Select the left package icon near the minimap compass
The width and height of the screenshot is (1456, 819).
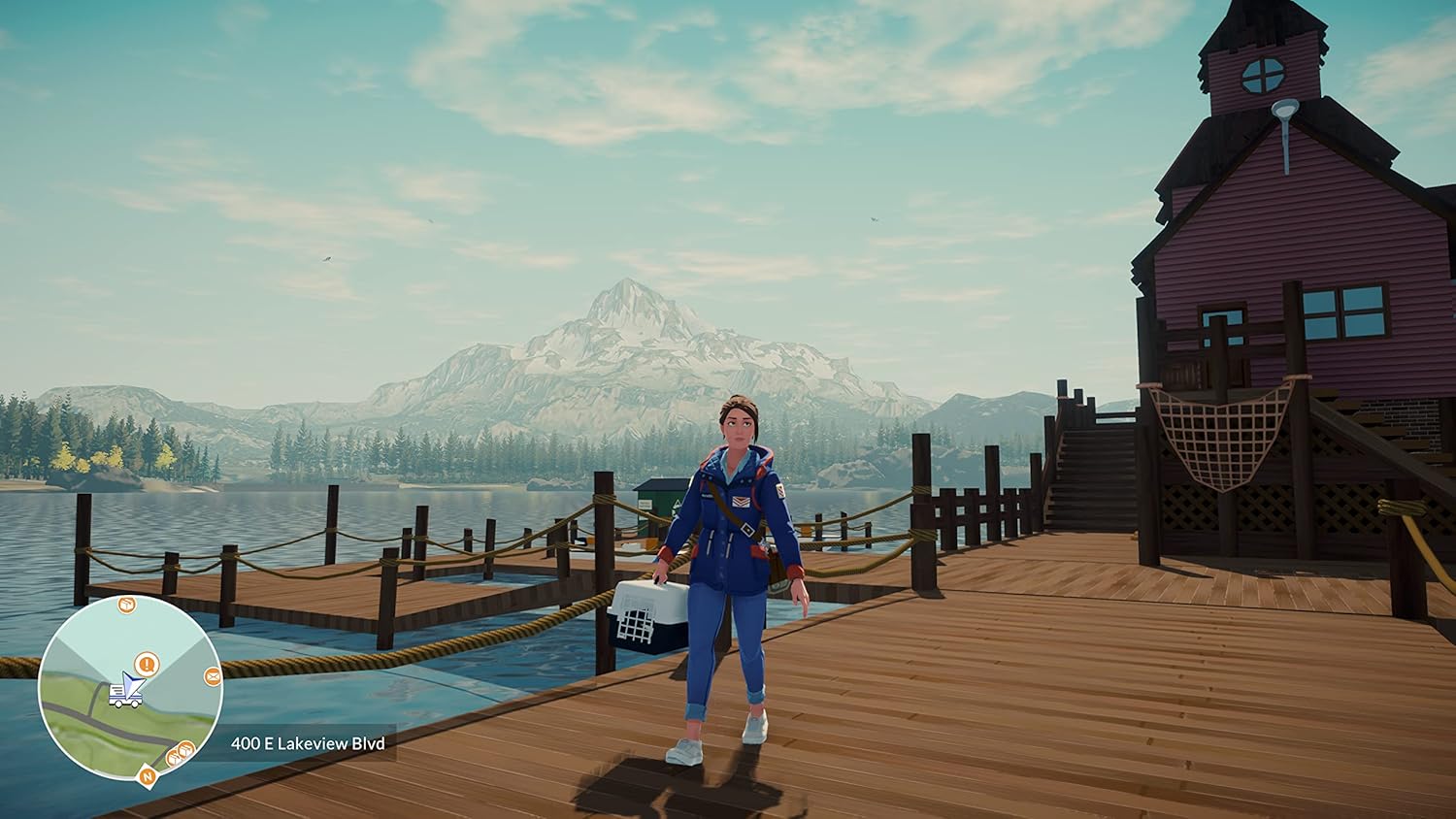pyautogui.click(x=174, y=758)
